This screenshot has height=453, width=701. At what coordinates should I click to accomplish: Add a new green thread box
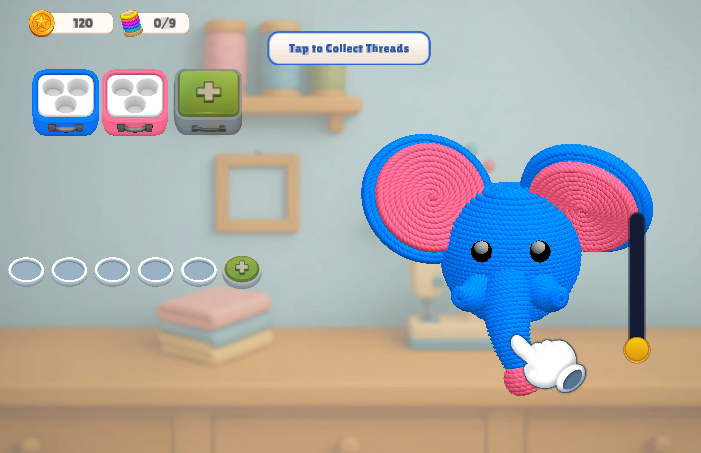coord(208,100)
